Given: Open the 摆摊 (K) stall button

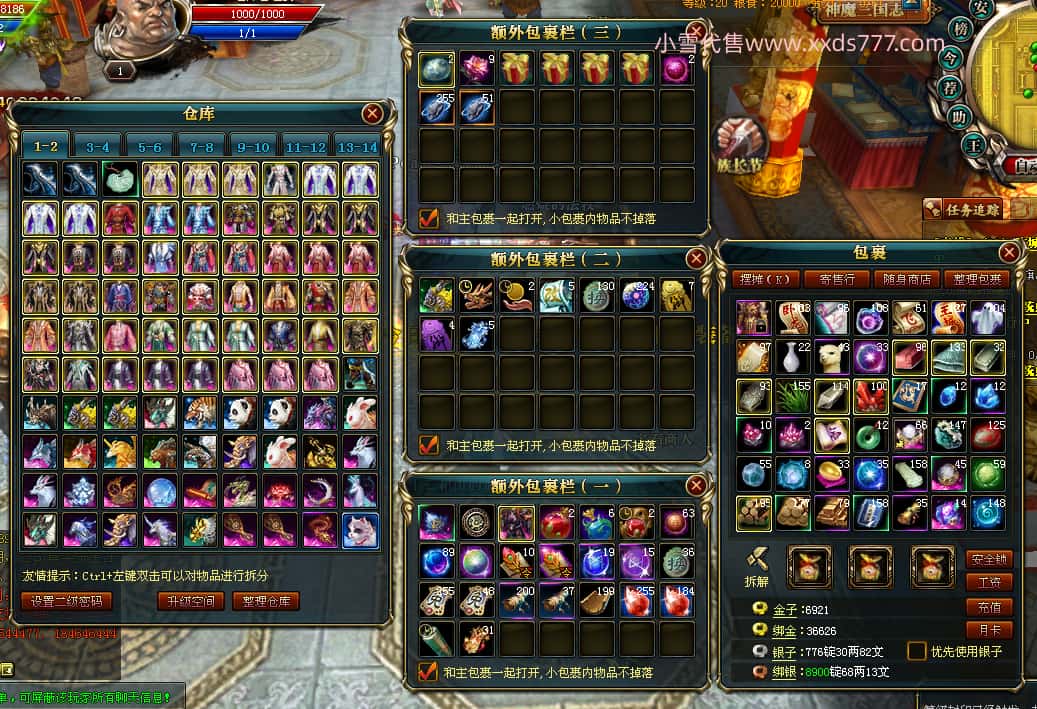Looking at the screenshot, I should tap(764, 279).
